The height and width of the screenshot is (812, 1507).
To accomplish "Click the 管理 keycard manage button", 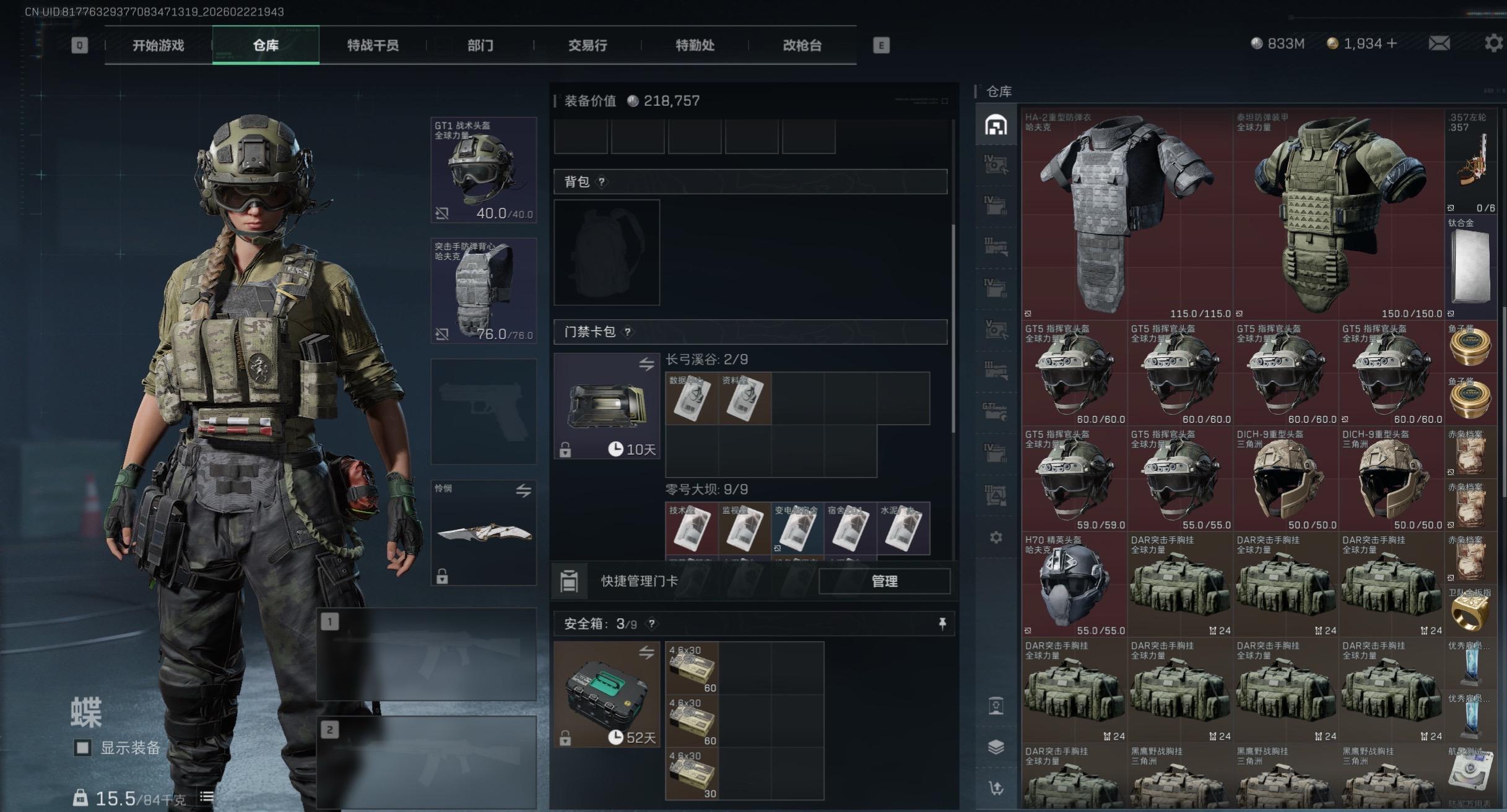I will pyautogui.click(x=884, y=581).
